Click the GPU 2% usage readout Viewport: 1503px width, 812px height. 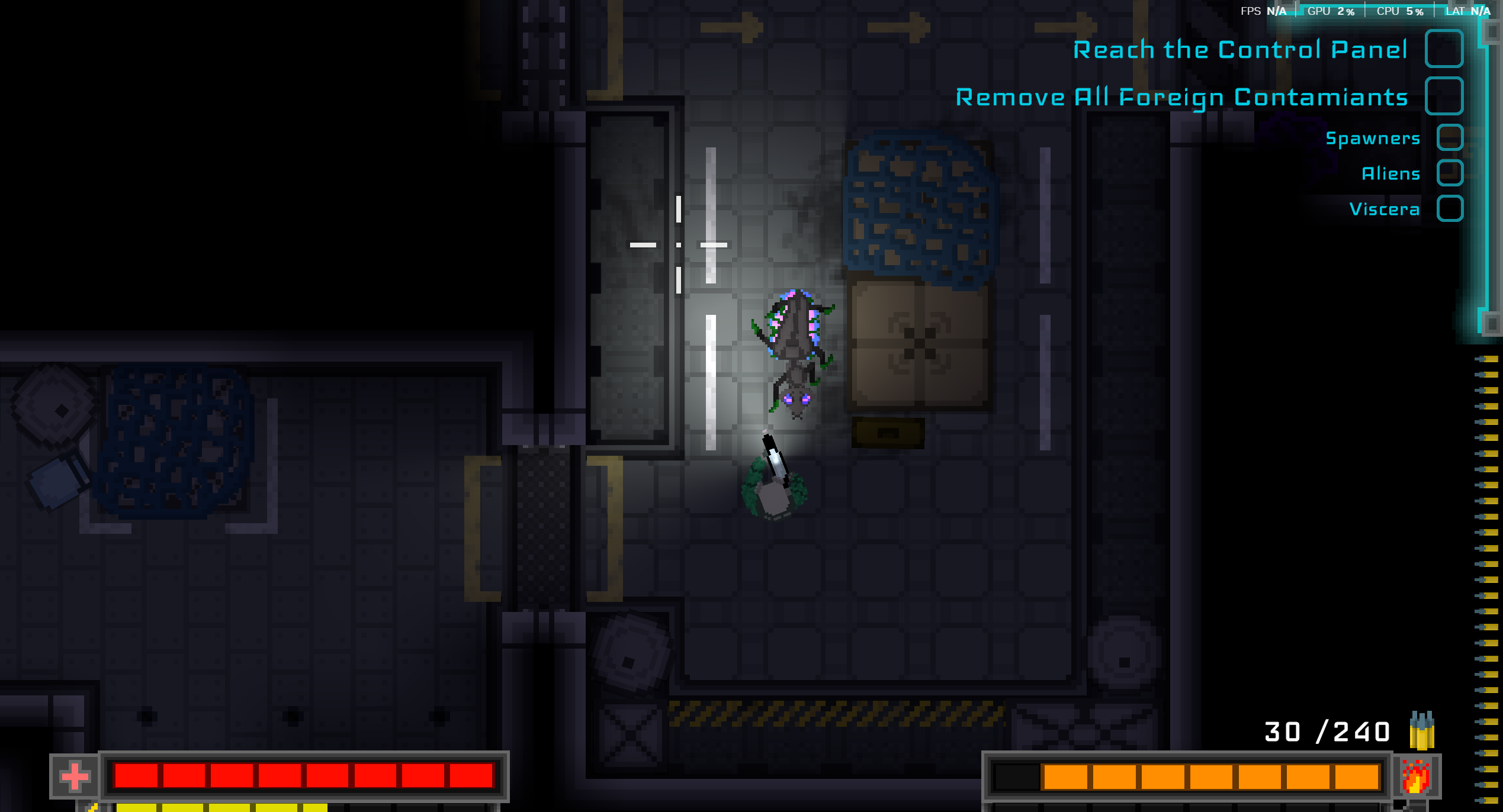click(x=1331, y=11)
